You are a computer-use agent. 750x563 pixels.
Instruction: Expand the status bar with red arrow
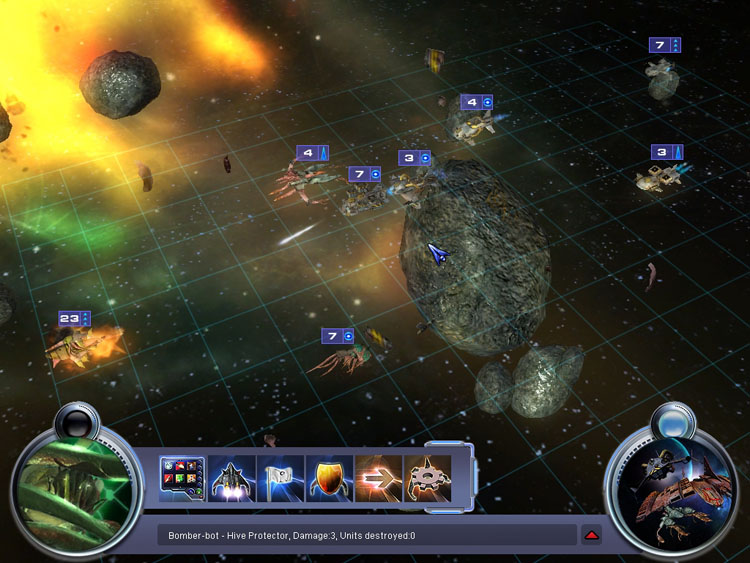click(x=591, y=535)
